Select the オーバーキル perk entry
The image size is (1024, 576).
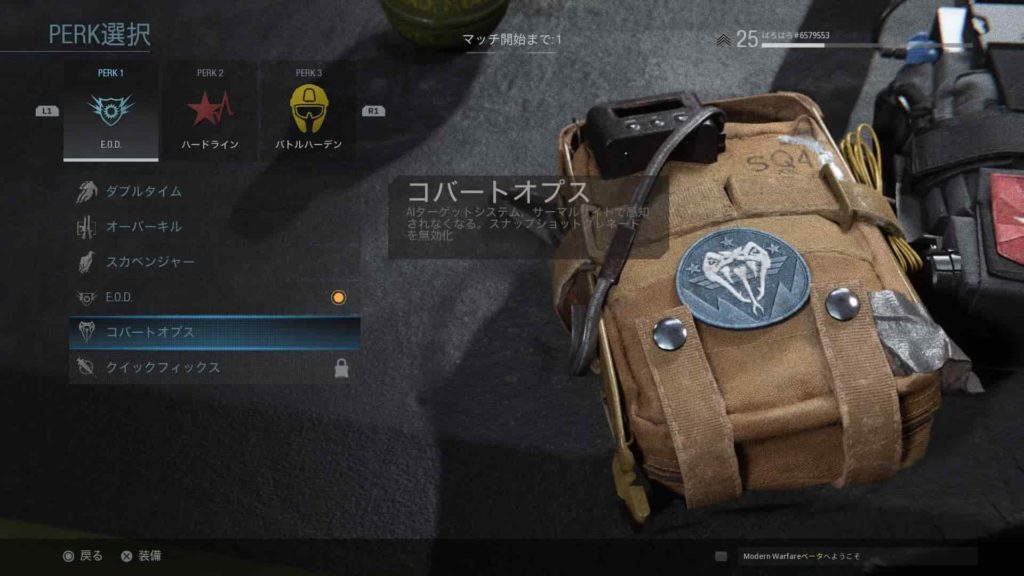(x=213, y=227)
